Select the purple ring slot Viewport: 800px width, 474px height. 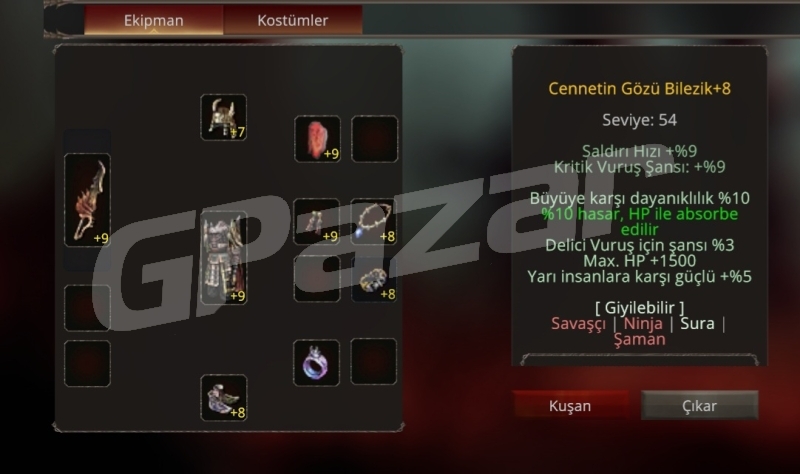(x=317, y=362)
